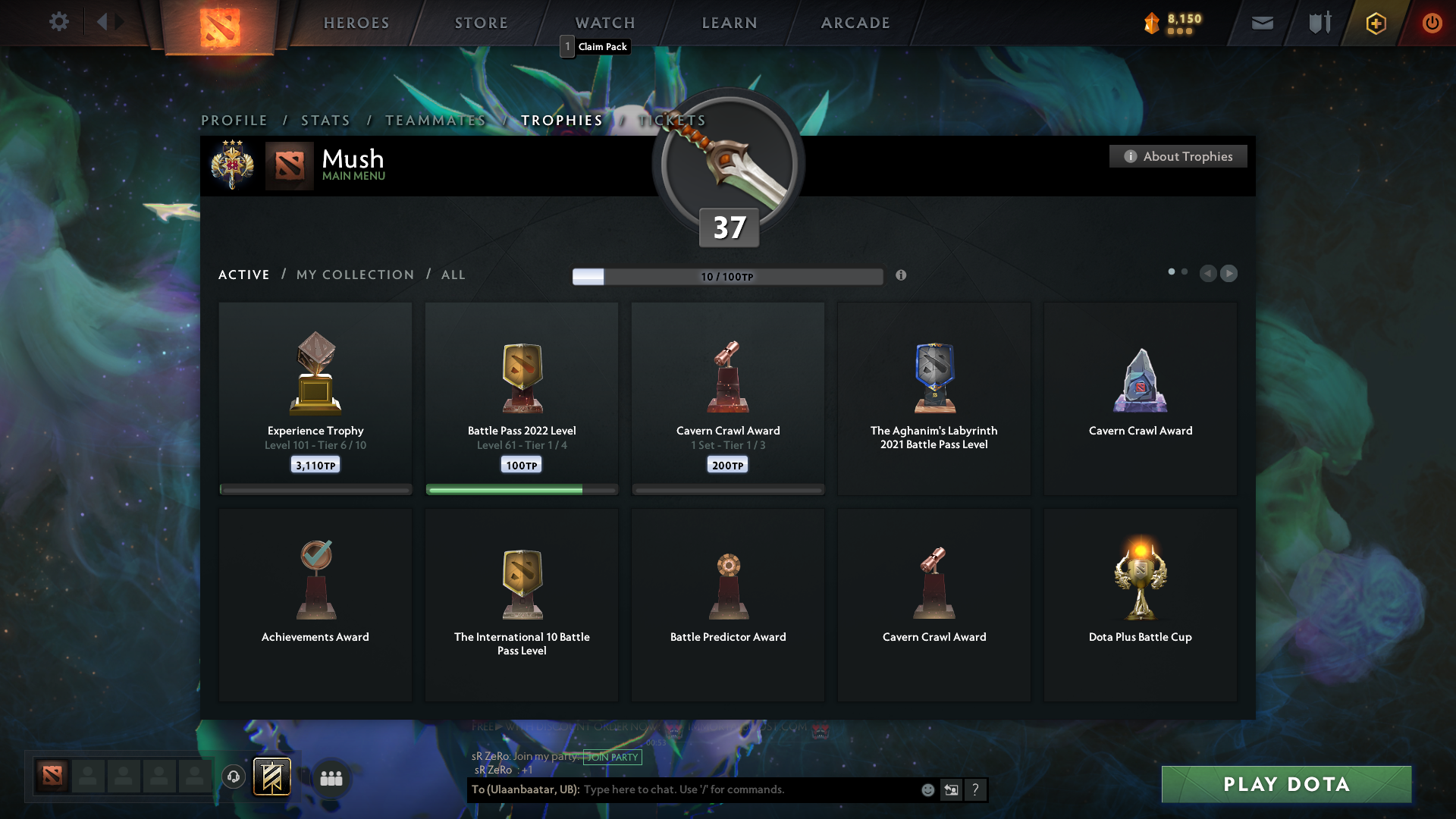The height and width of the screenshot is (819, 1456).
Task: Click the chat help question mark icon
Action: point(976,789)
